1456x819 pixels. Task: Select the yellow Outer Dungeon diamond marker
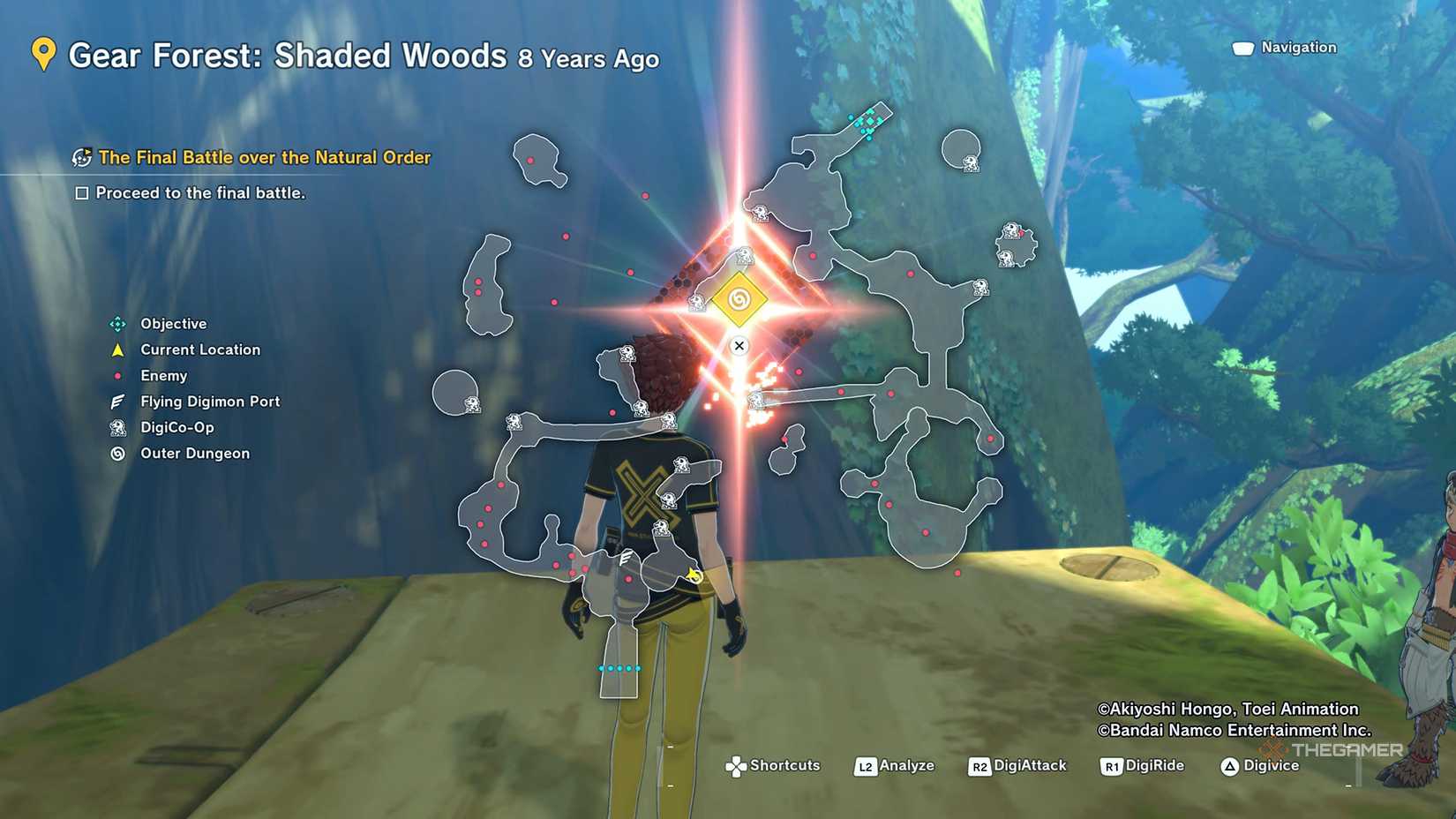pos(739,300)
